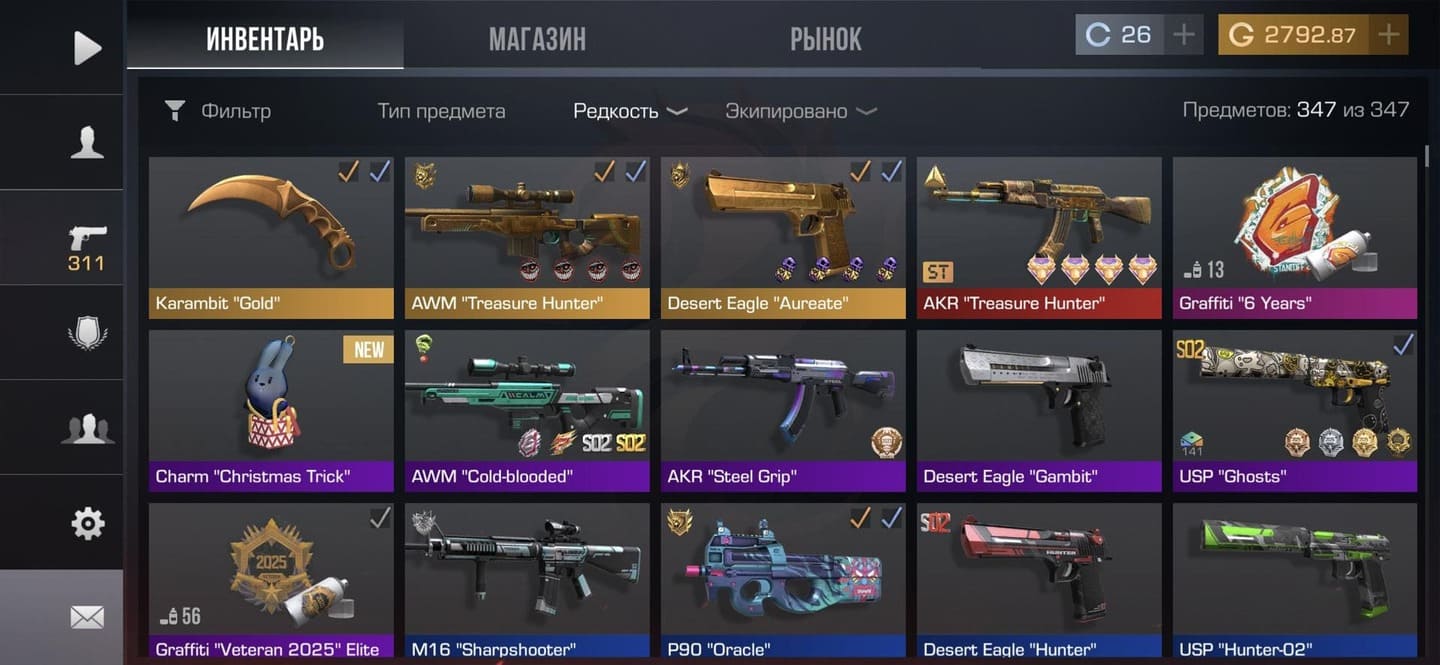Image resolution: width=1440 pixels, height=665 pixels.
Task: Open the Экипировано dropdown
Action: point(800,111)
